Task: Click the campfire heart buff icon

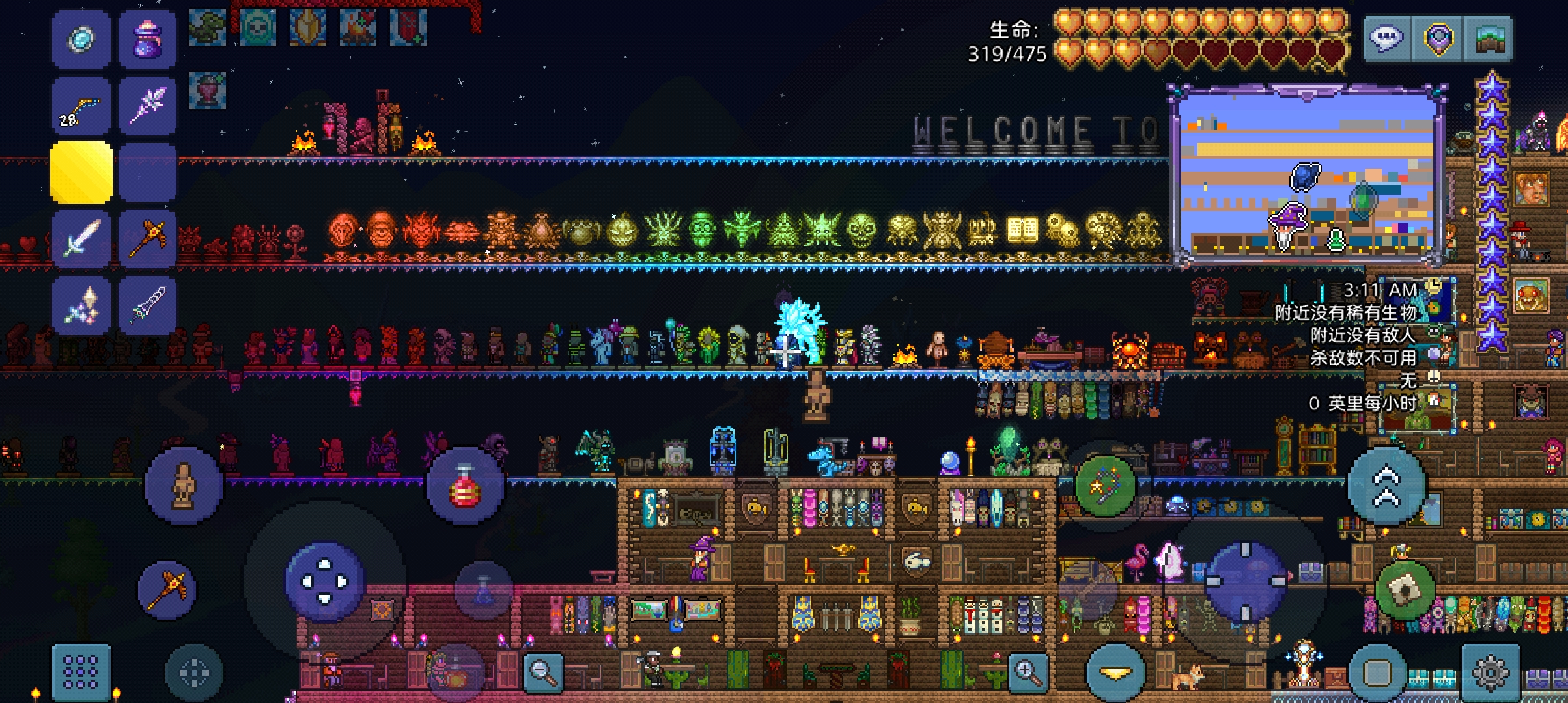Action: [x=357, y=27]
